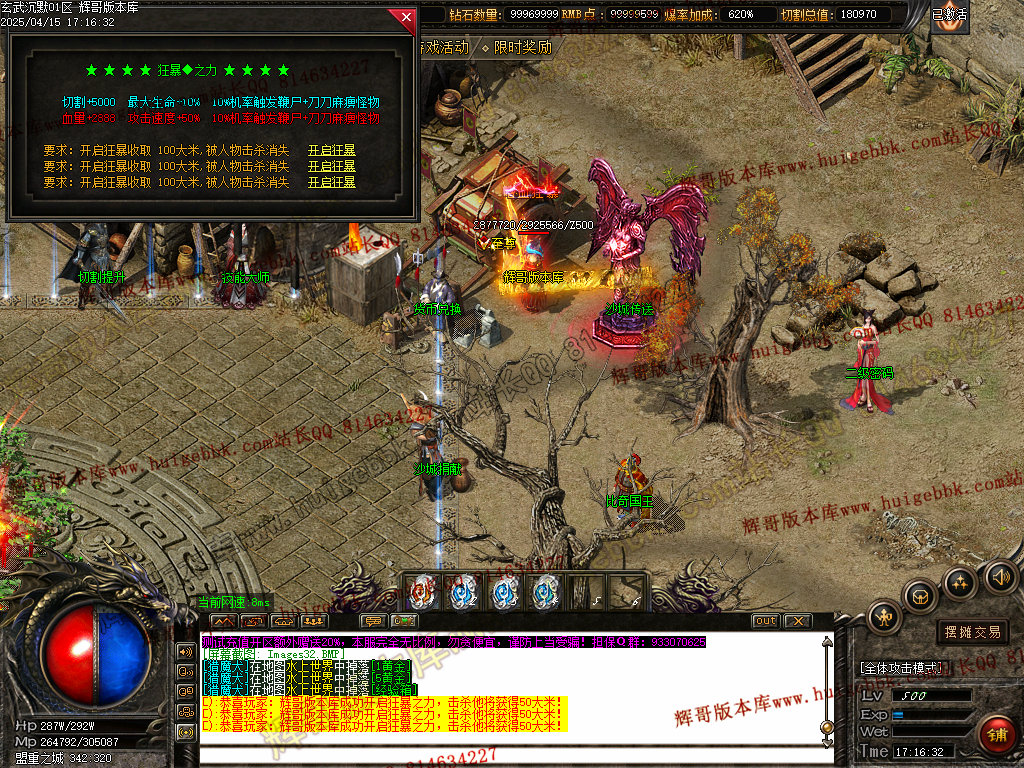Click the 已激活 button
Image resolution: width=1024 pixels, height=768 pixels.
tap(949, 15)
